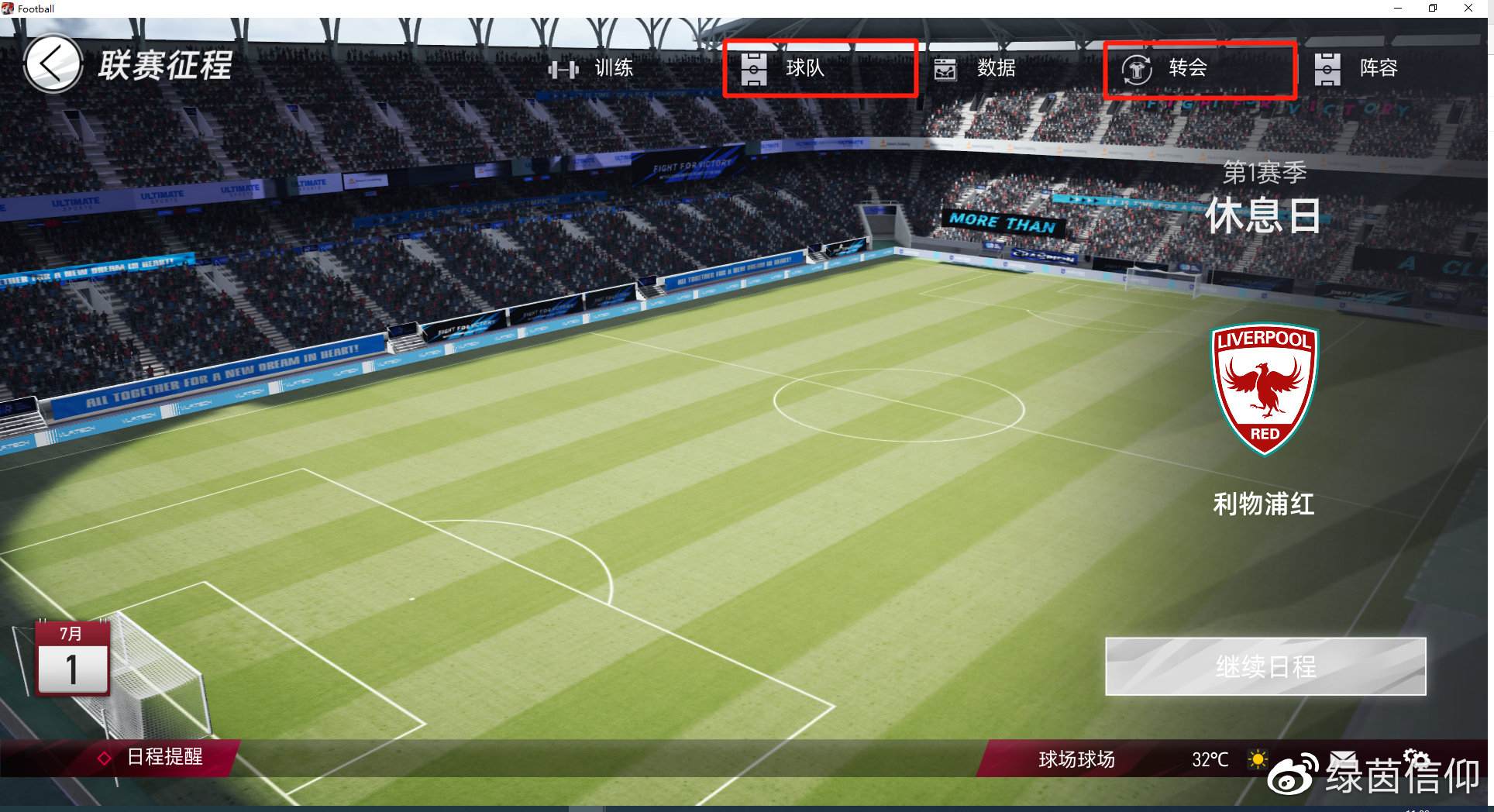The width and height of the screenshot is (1494, 812).
Task: Open the 阵容 lineup menu
Action: point(1358,69)
